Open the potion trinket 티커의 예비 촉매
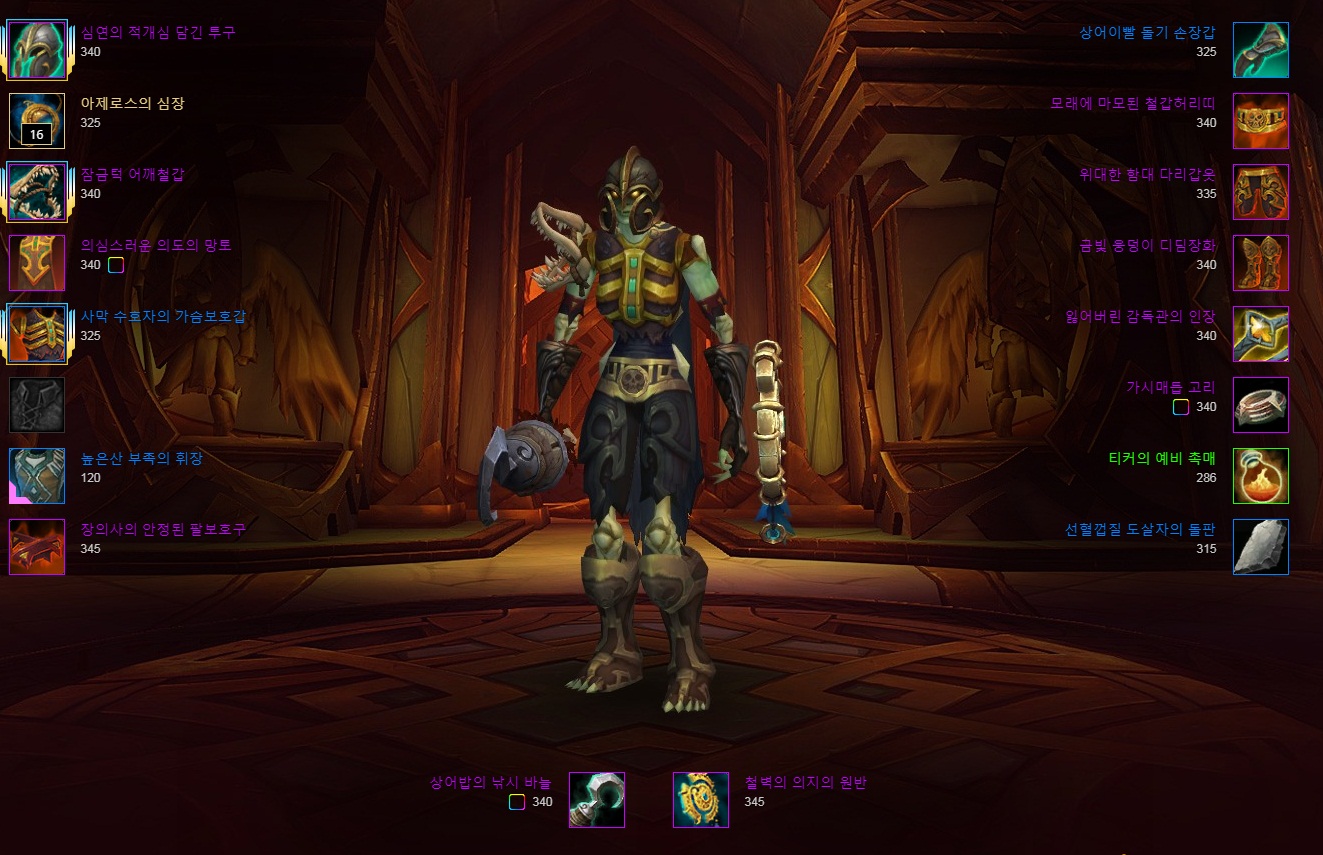 coord(1260,476)
